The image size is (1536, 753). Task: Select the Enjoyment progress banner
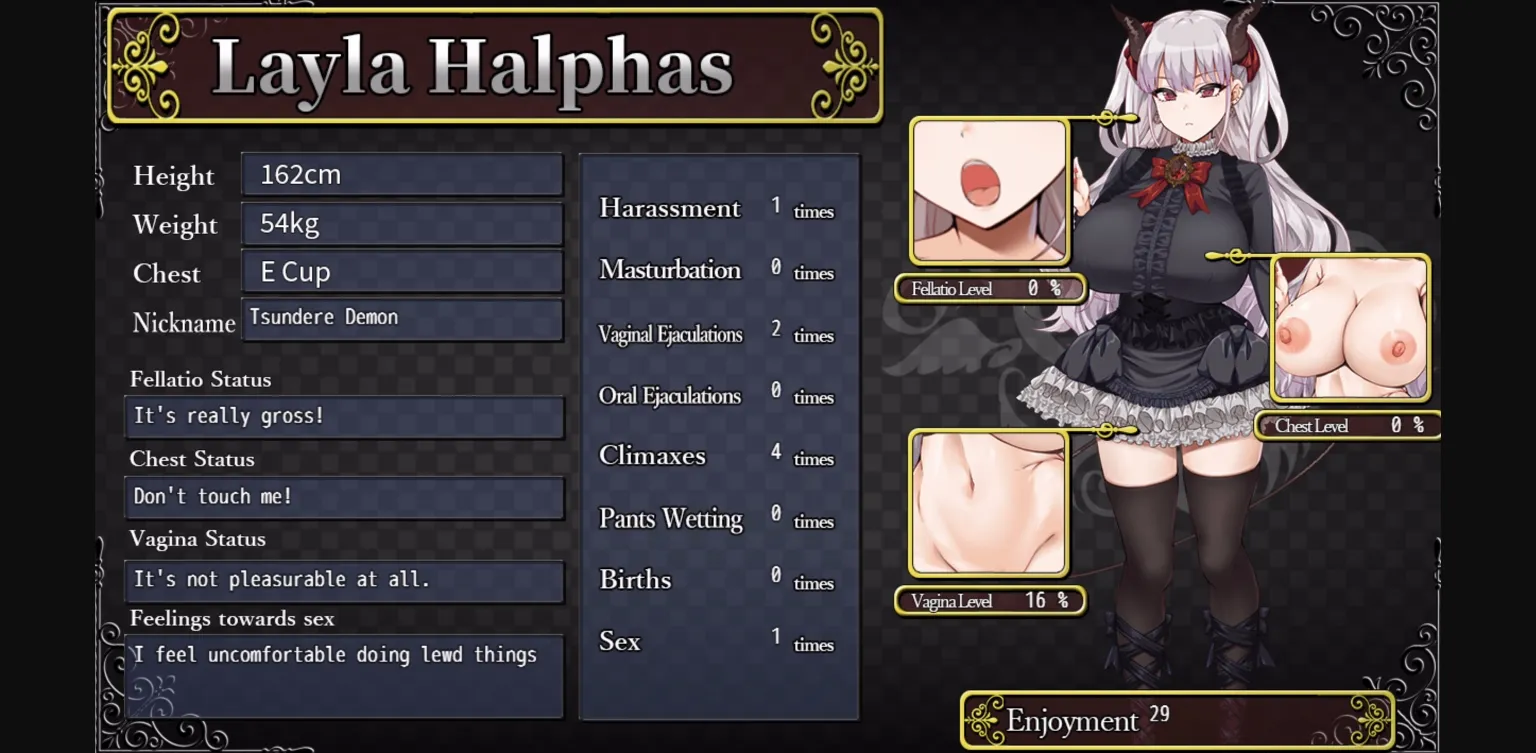coord(1175,719)
